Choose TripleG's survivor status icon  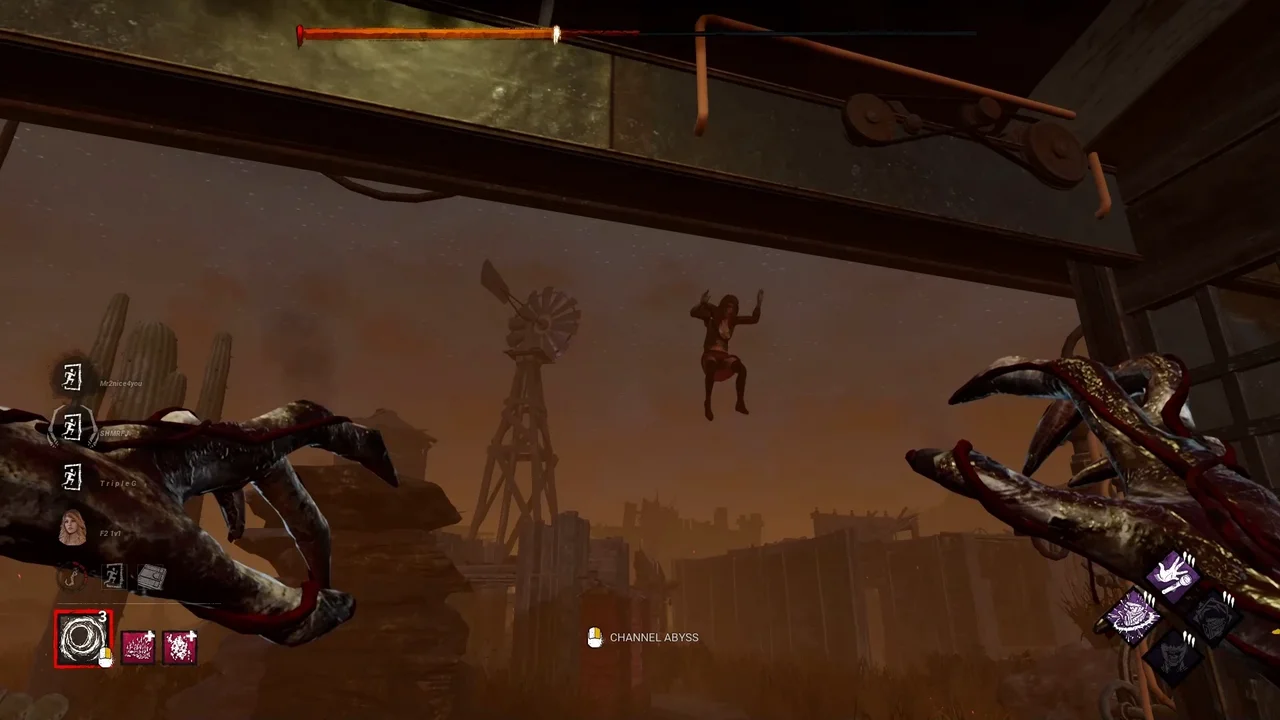[x=72, y=477]
